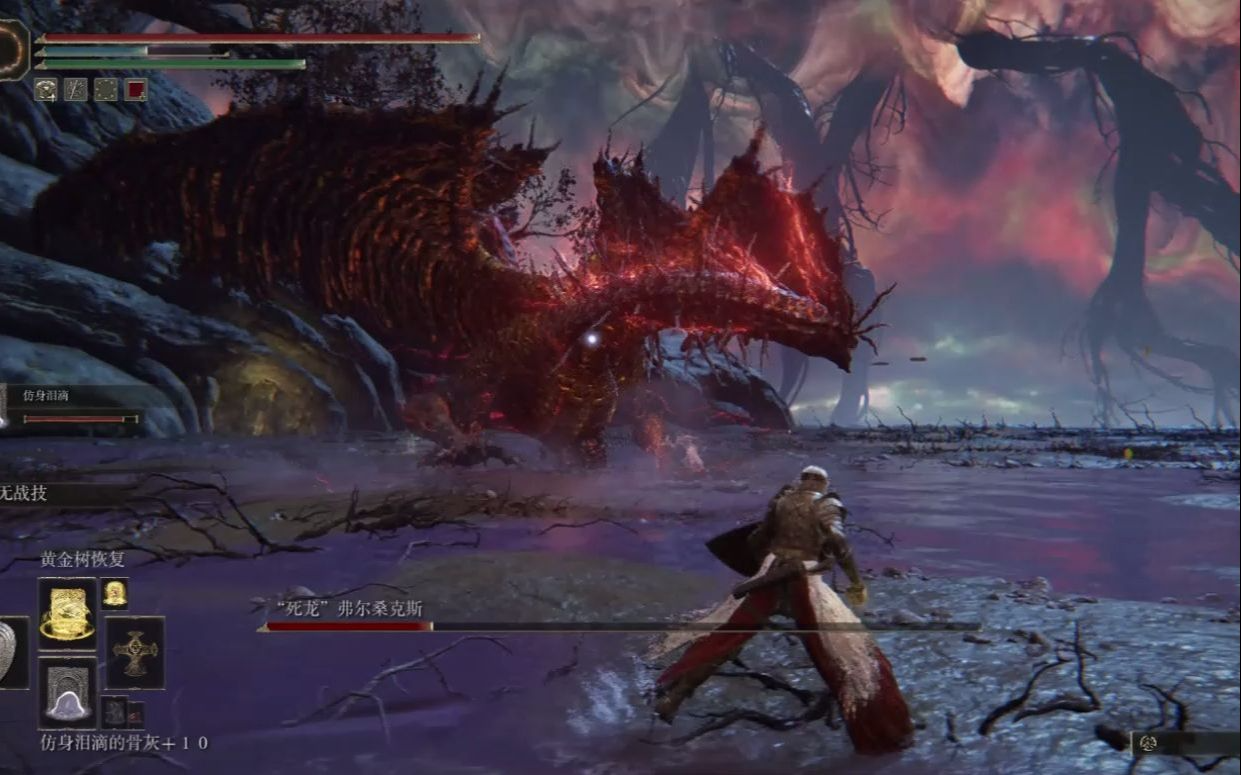Screen dimensions: 1241x775
Task: Click the crossed lines status buff icon
Action: 76,90
